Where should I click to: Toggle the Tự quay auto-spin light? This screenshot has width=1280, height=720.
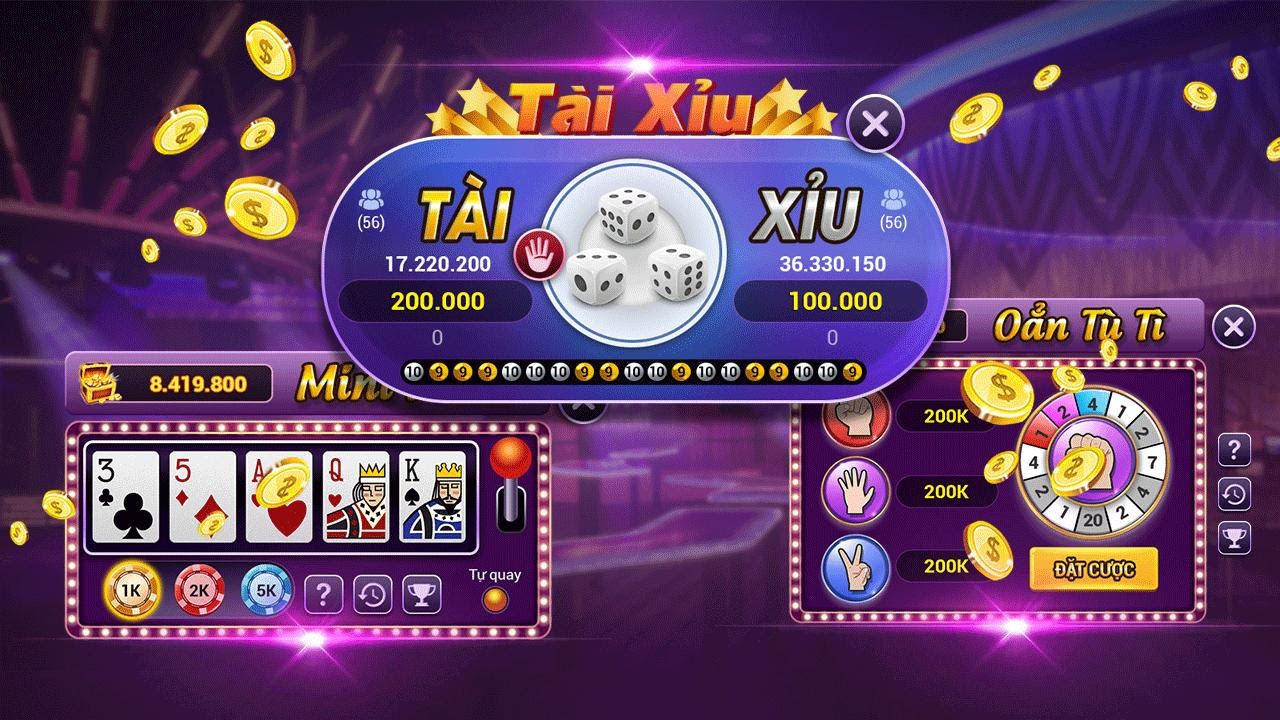point(494,599)
